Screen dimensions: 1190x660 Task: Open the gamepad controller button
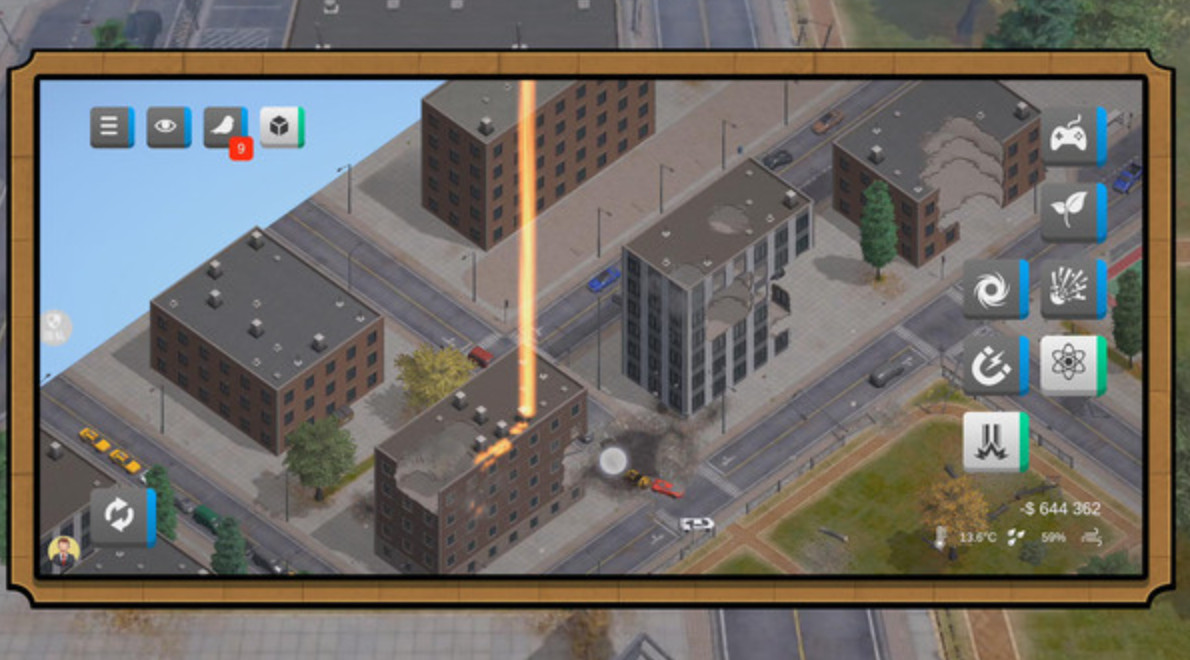click(1071, 136)
